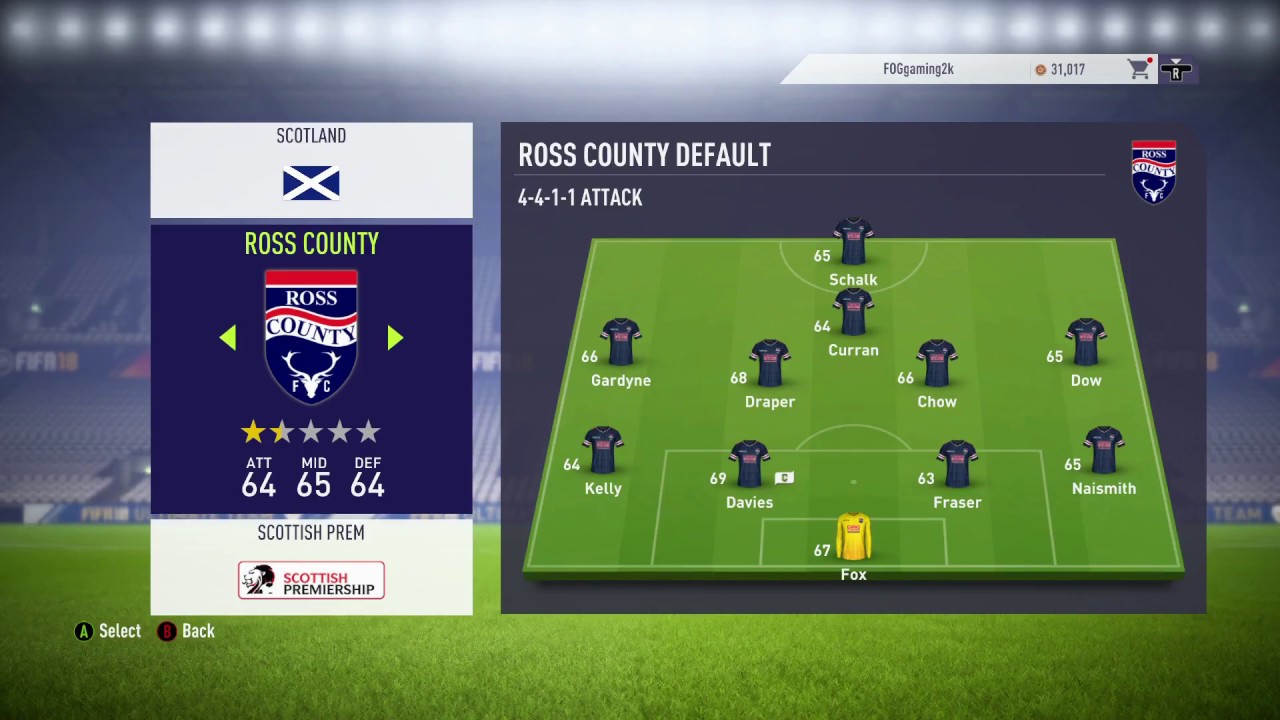Click the FOGgaming2k profile name
This screenshot has width=1280, height=720.
[918, 69]
